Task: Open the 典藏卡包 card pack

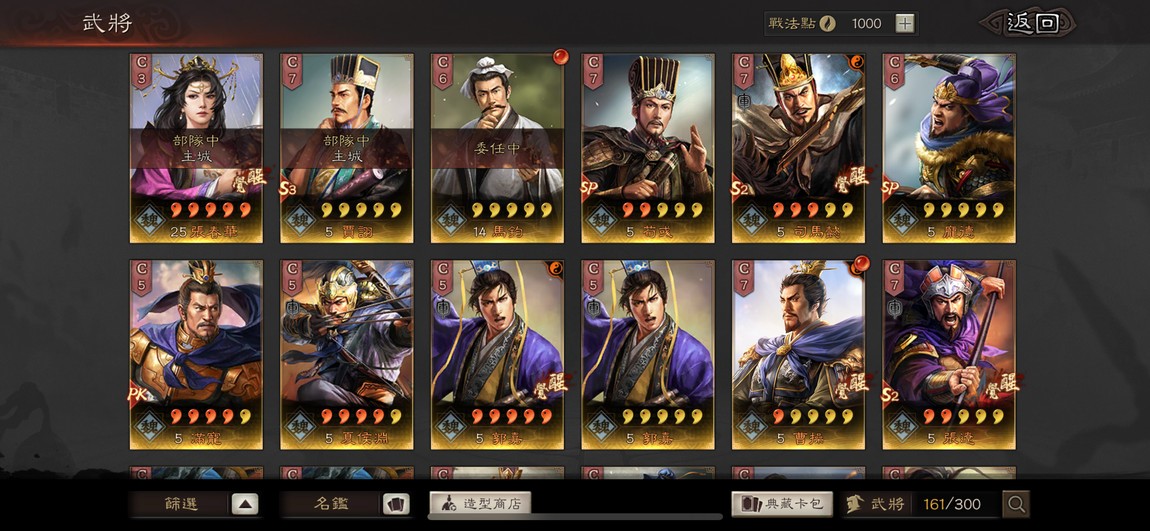Action: click(782, 504)
